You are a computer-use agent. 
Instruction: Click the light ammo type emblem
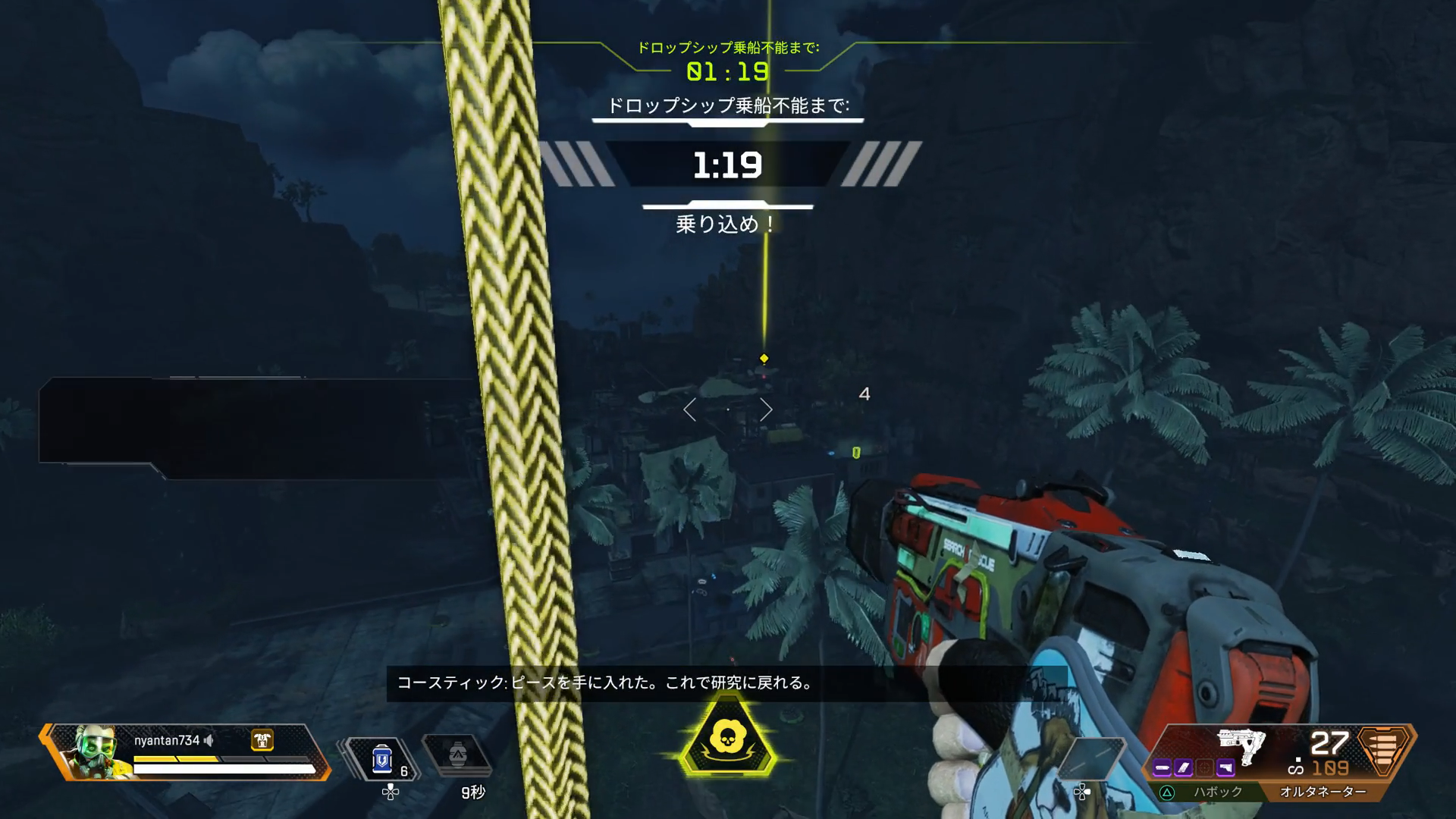tap(1384, 749)
